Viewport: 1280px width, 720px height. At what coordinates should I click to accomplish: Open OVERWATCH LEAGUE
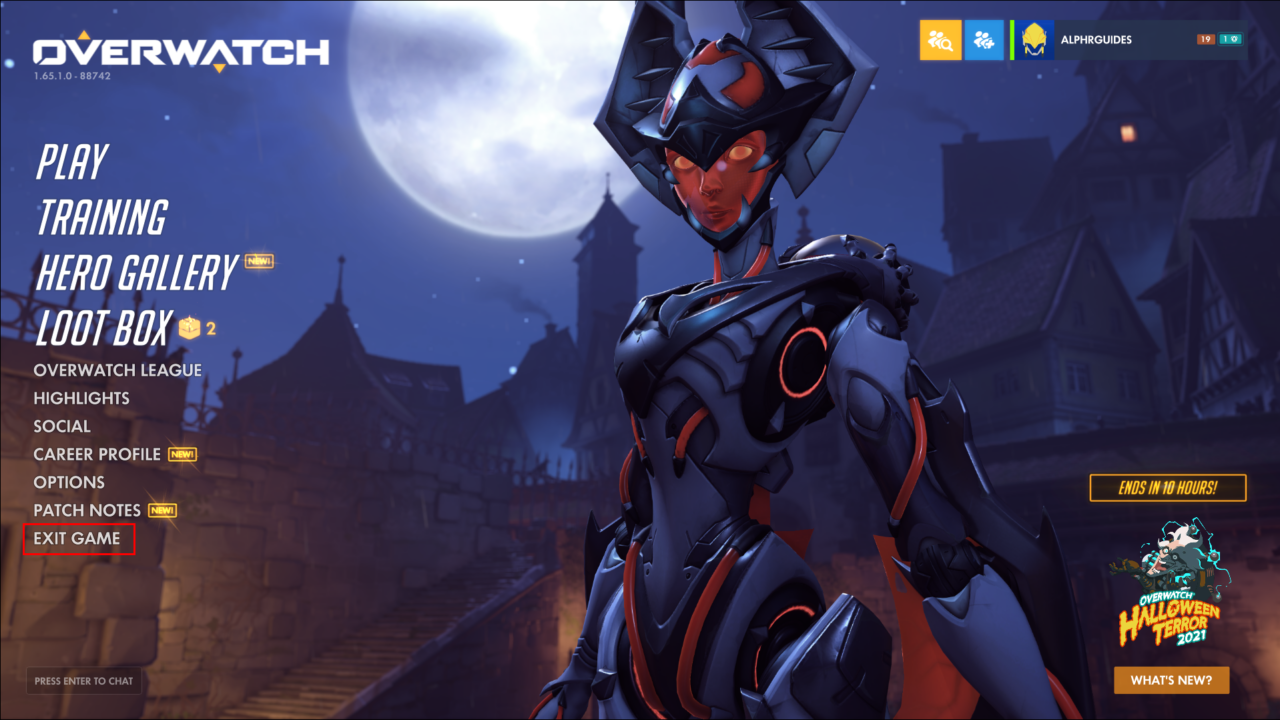point(117,370)
